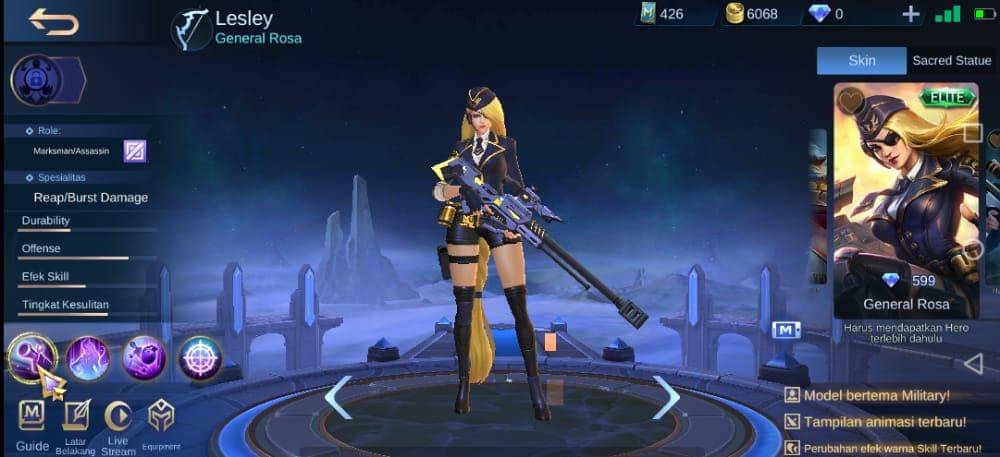This screenshot has width=1000, height=457.
Task: Show previous hero with left arrow
Action: tap(338, 398)
